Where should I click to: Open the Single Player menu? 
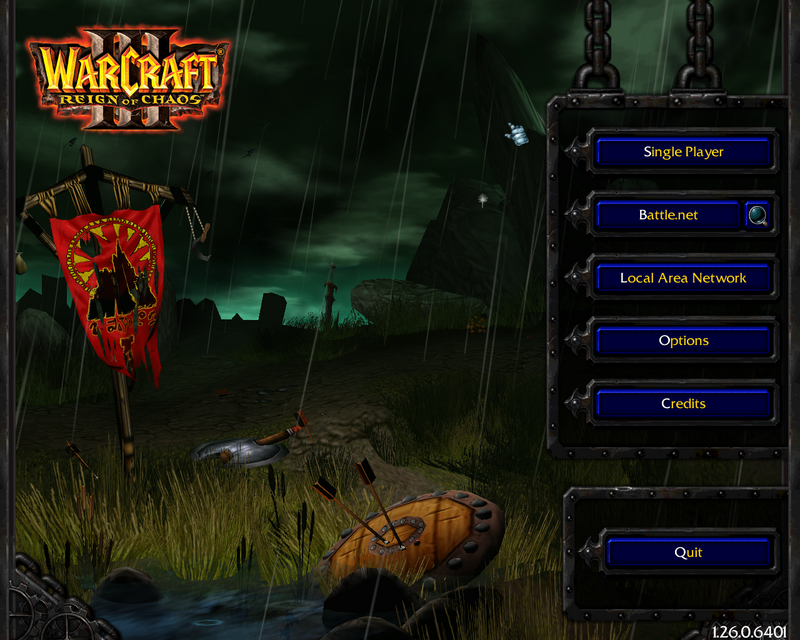[x=684, y=152]
